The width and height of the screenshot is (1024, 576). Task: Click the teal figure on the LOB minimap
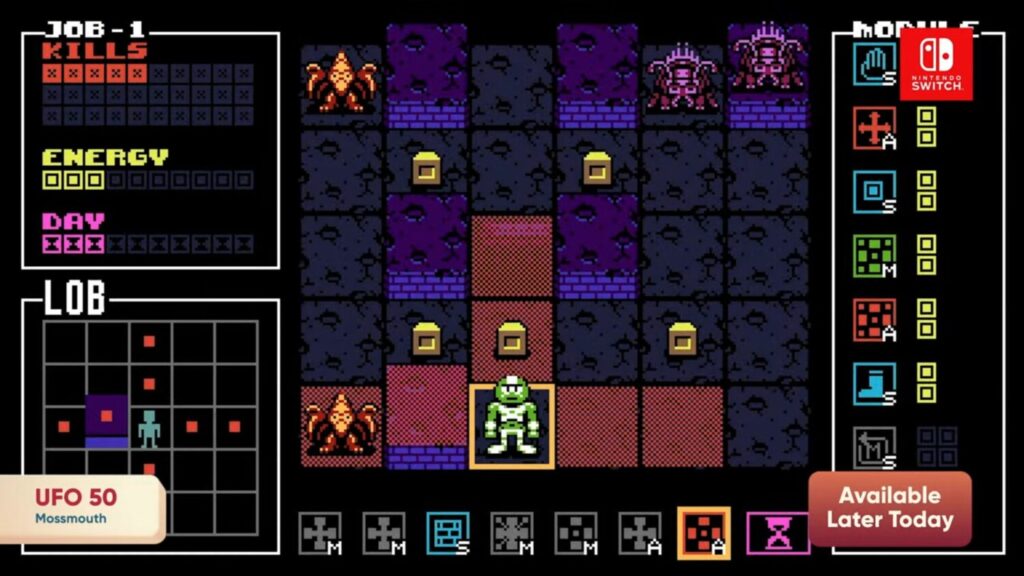click(149, 427)
